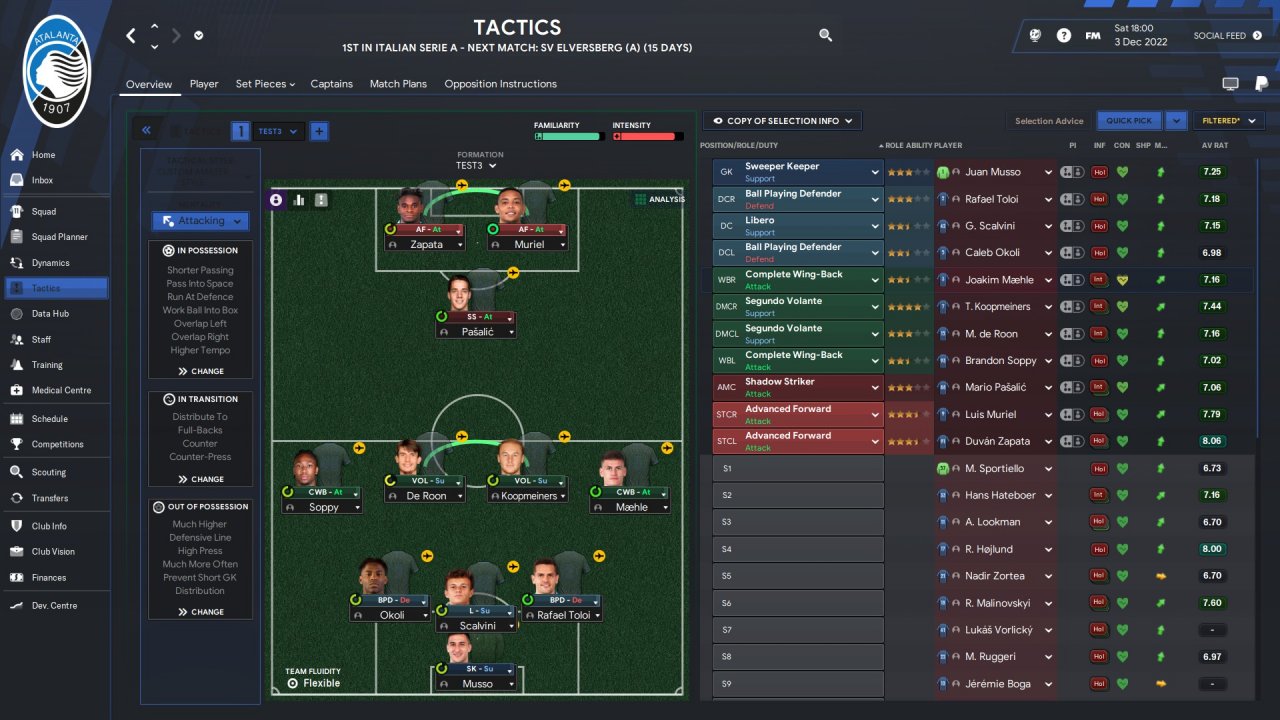Click Change under In Possession instructions

point(200,371)
